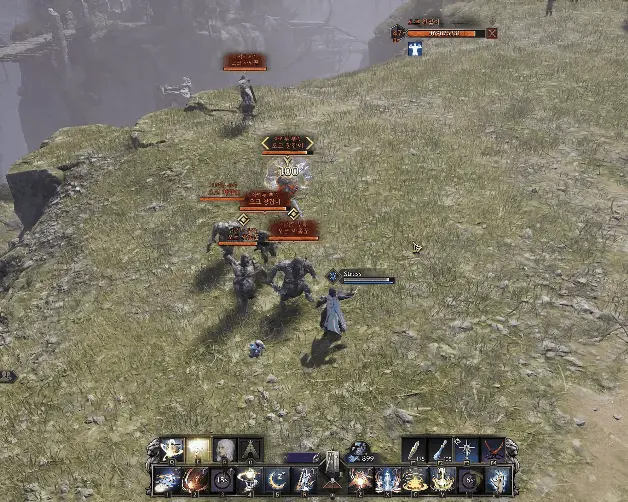Viewport: 628px width, 502px height.
Task: Click the blue strongman buff icon
Action: (415, 48)
